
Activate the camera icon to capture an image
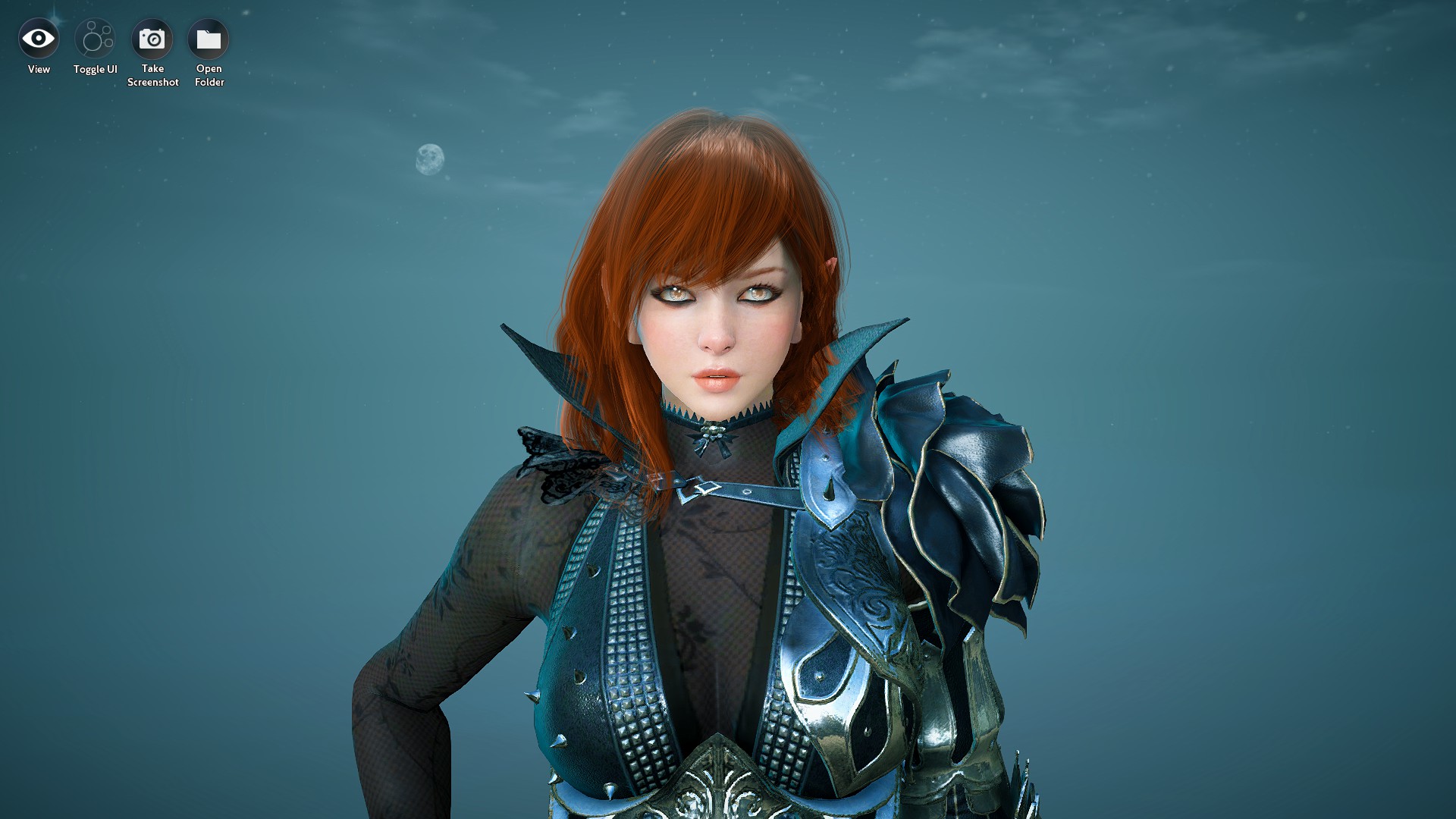click(x=153, y=39)
